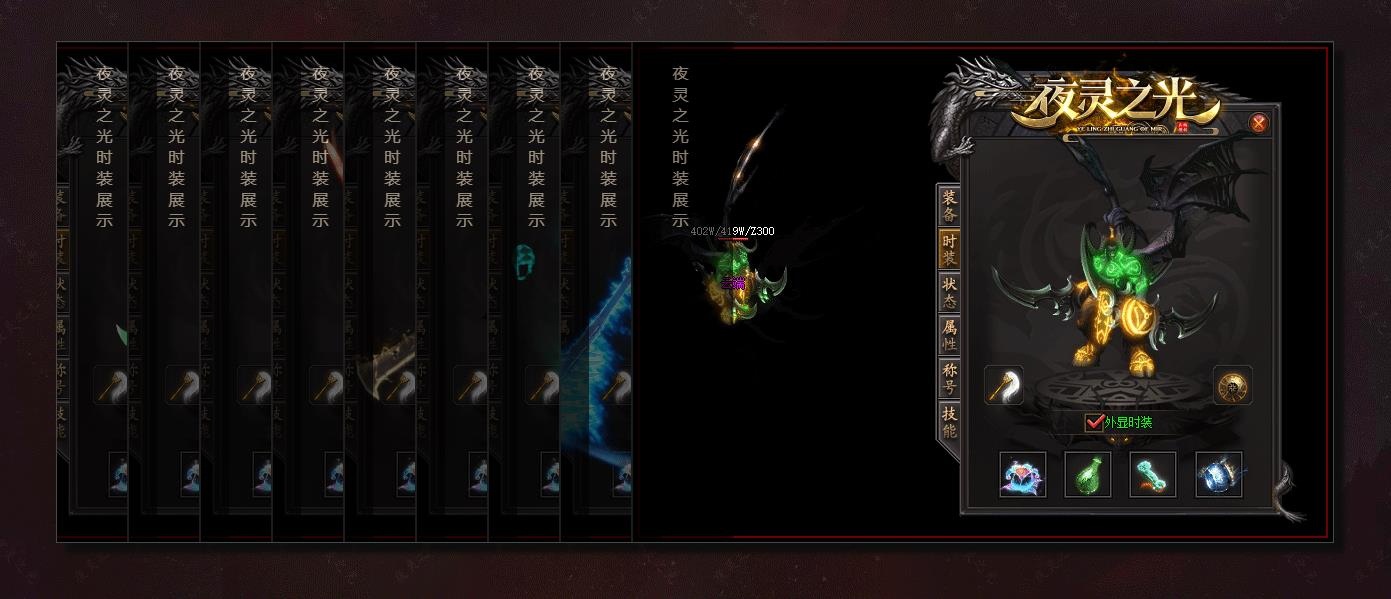Select the blue orb item slot
Image resolution: width=1391 pixels, height=599 pixels.
(1219, 474)
